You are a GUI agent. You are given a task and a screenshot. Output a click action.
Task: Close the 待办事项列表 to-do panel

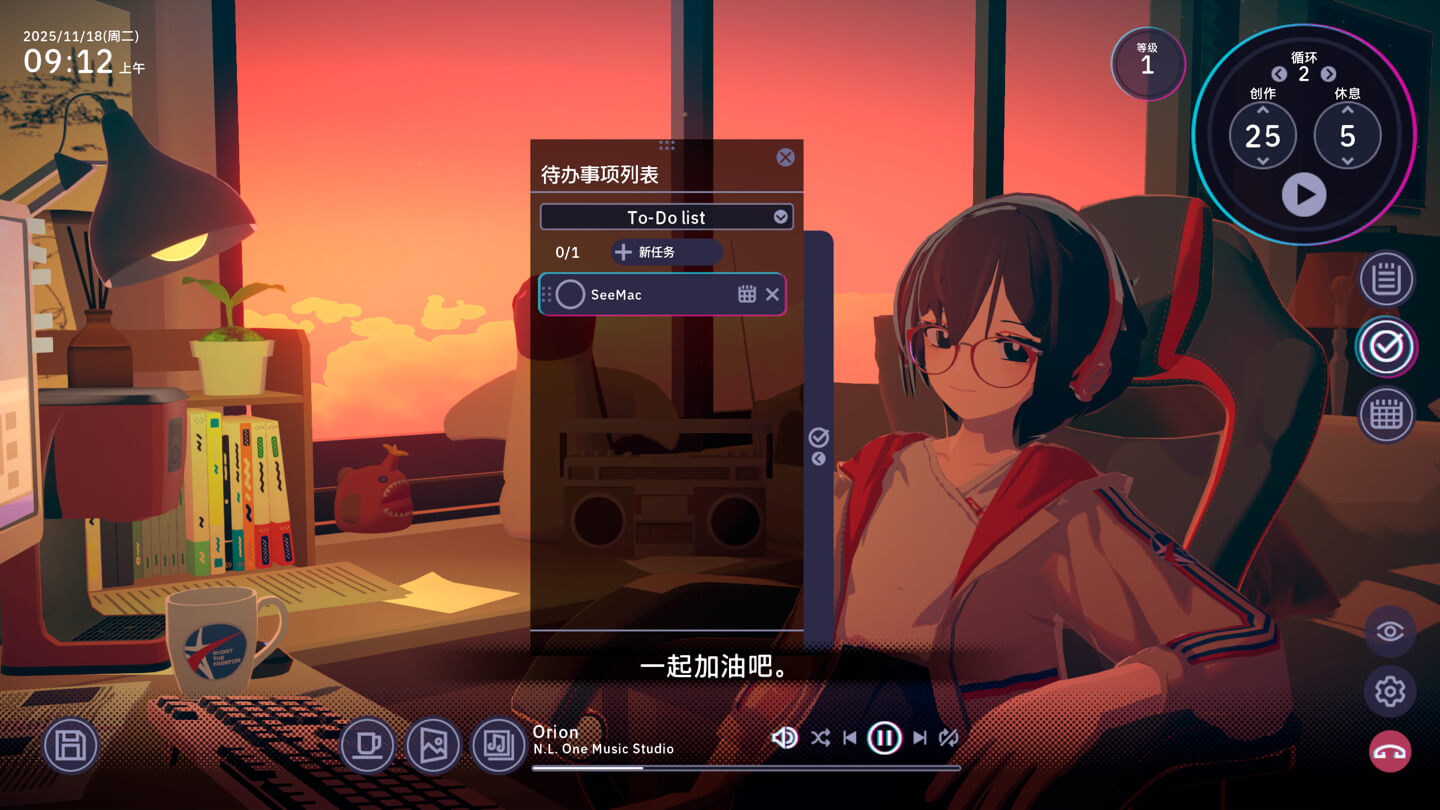pos(785,157)
